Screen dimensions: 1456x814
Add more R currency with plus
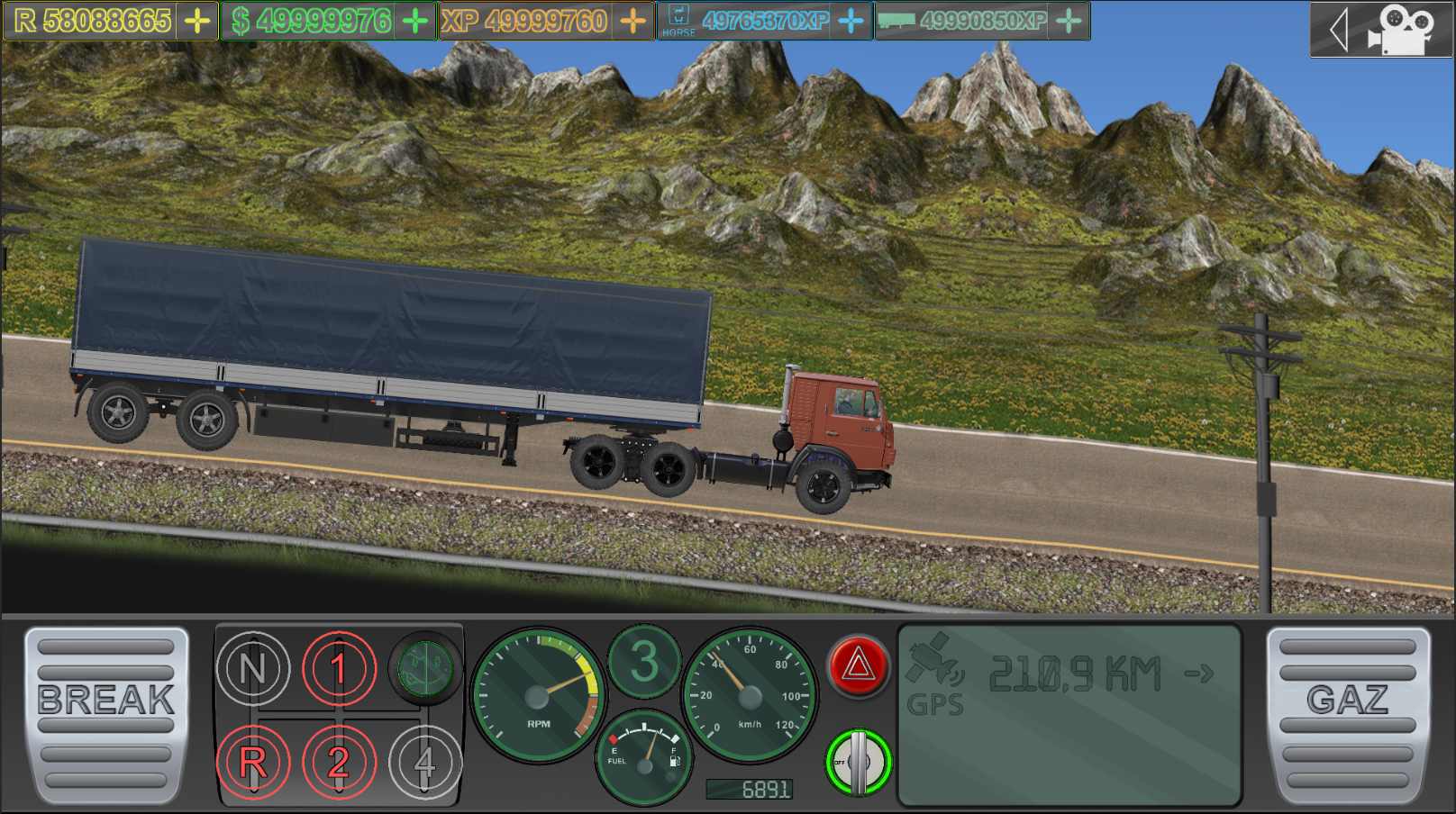click(197, 21)
